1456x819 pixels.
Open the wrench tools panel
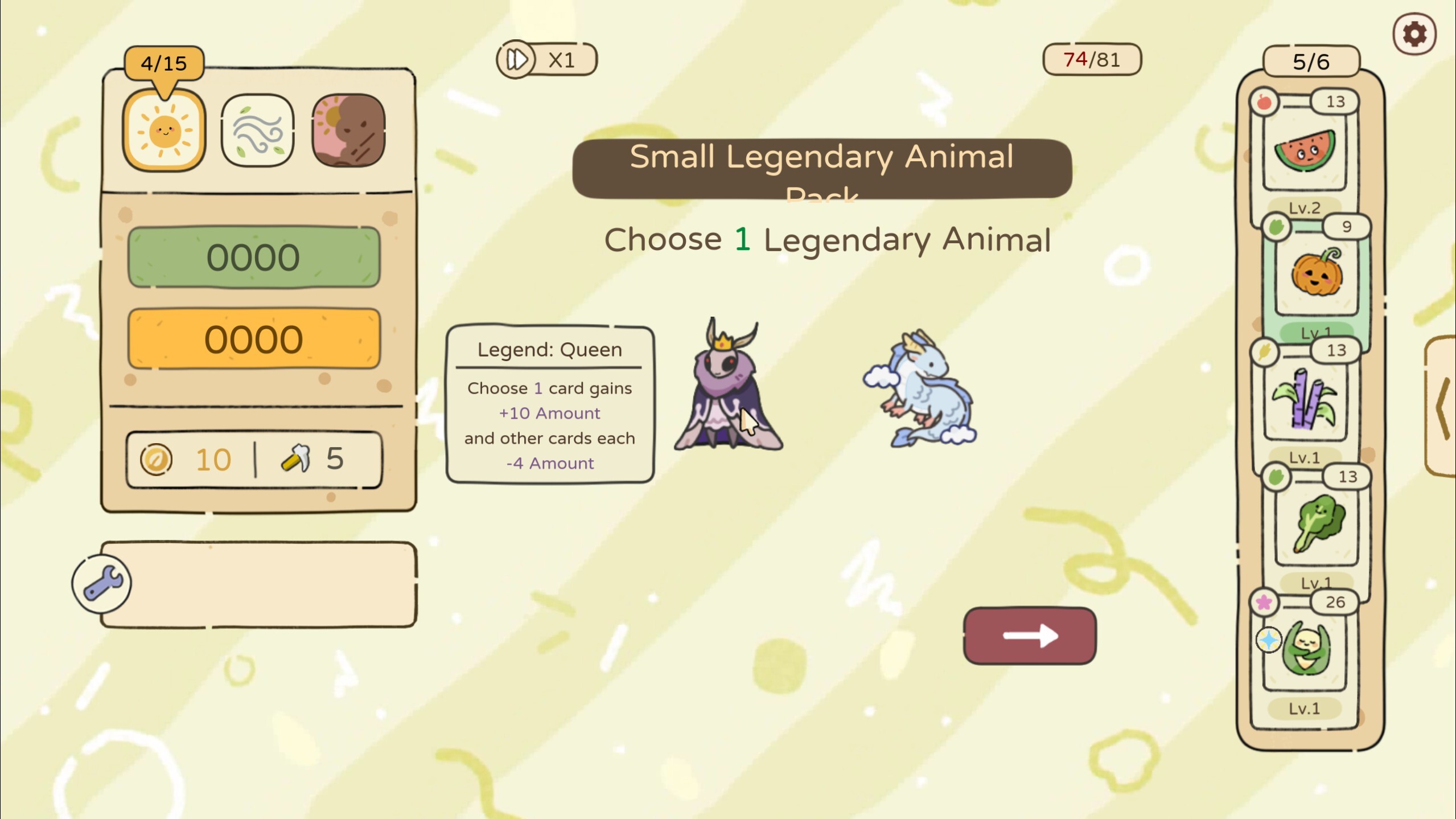click(x=101, y=583)
